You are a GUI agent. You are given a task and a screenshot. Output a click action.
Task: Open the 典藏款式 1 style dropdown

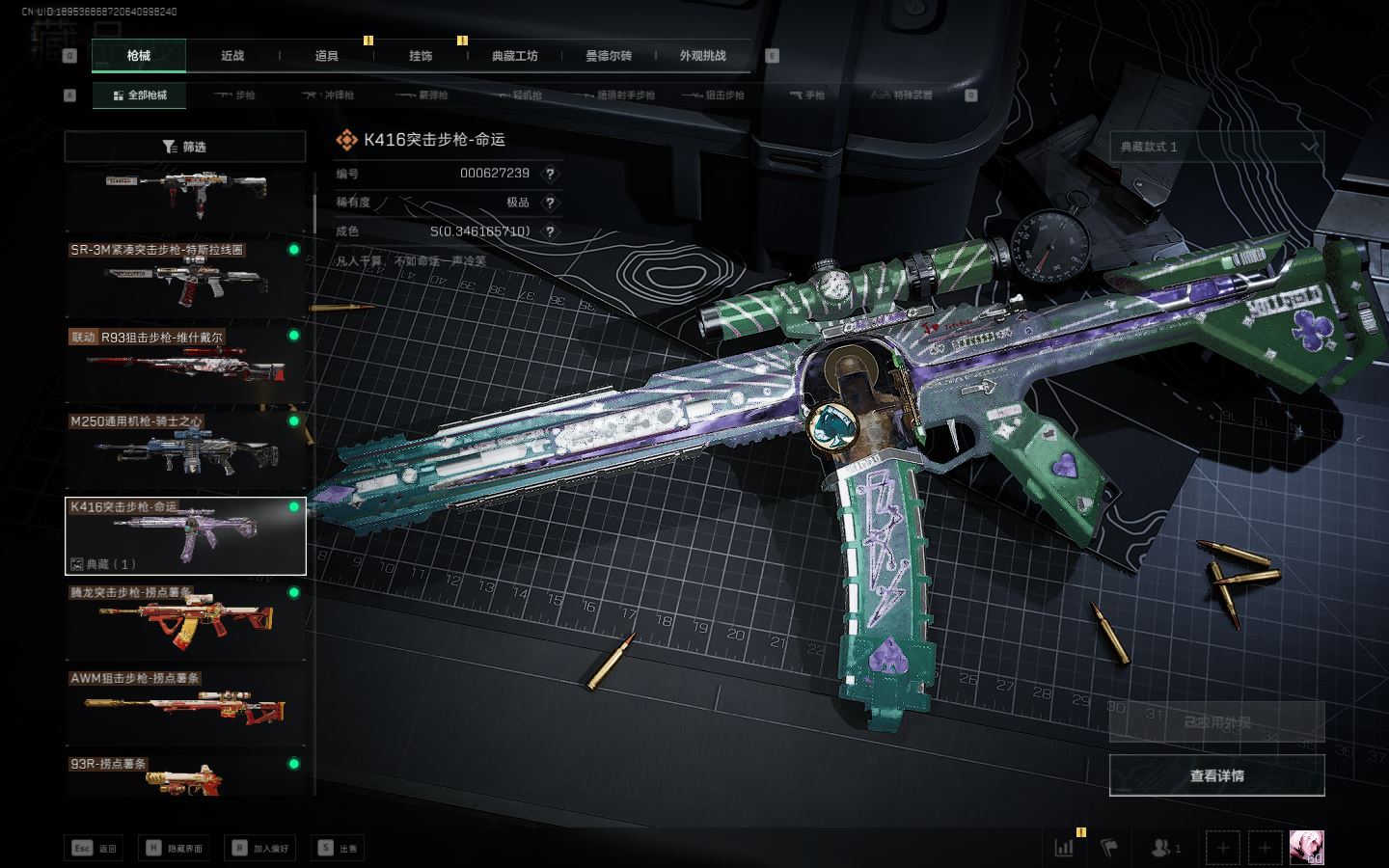pyautogui.click(x=1216, y=147)
